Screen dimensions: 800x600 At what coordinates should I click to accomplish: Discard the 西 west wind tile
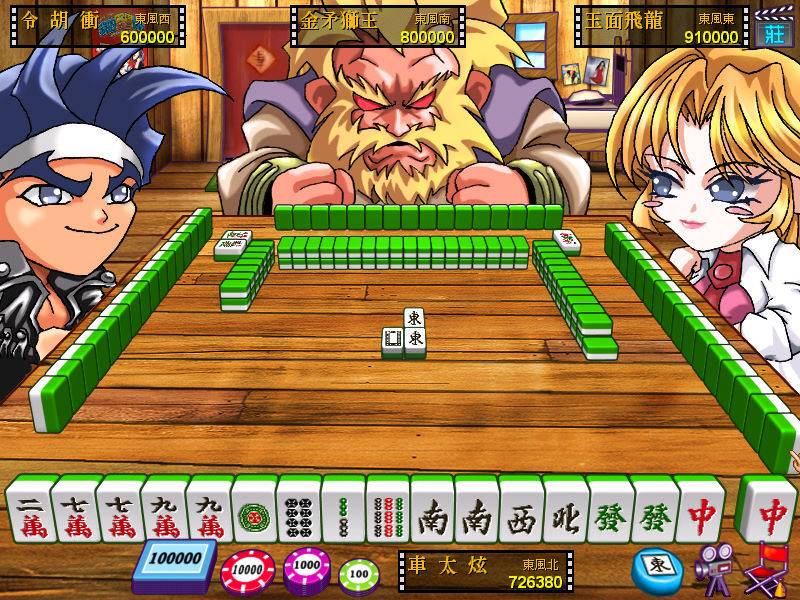coord(521,511)
